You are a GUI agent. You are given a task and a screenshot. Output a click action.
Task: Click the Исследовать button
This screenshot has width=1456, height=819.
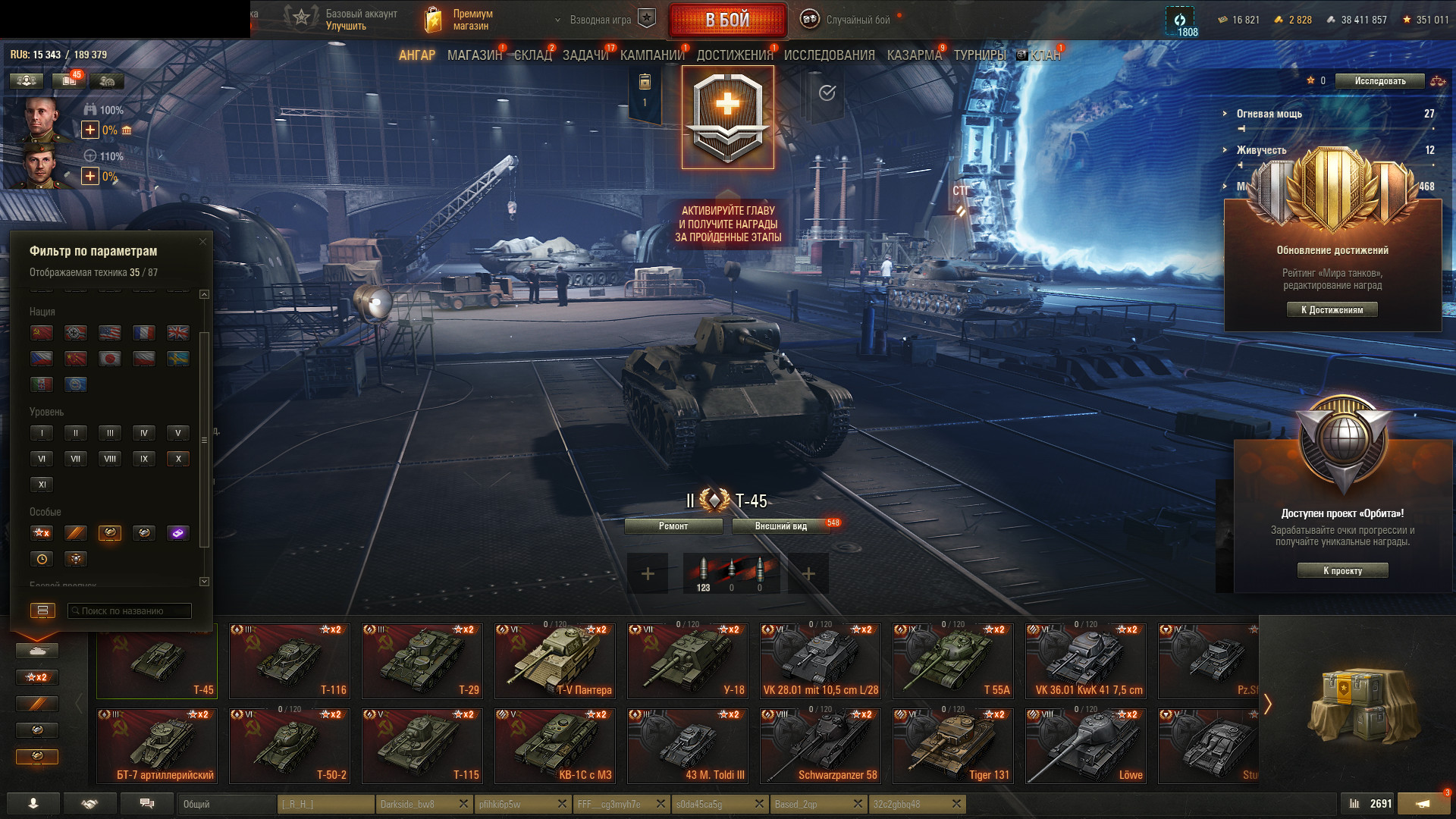tap(1379, 81)
